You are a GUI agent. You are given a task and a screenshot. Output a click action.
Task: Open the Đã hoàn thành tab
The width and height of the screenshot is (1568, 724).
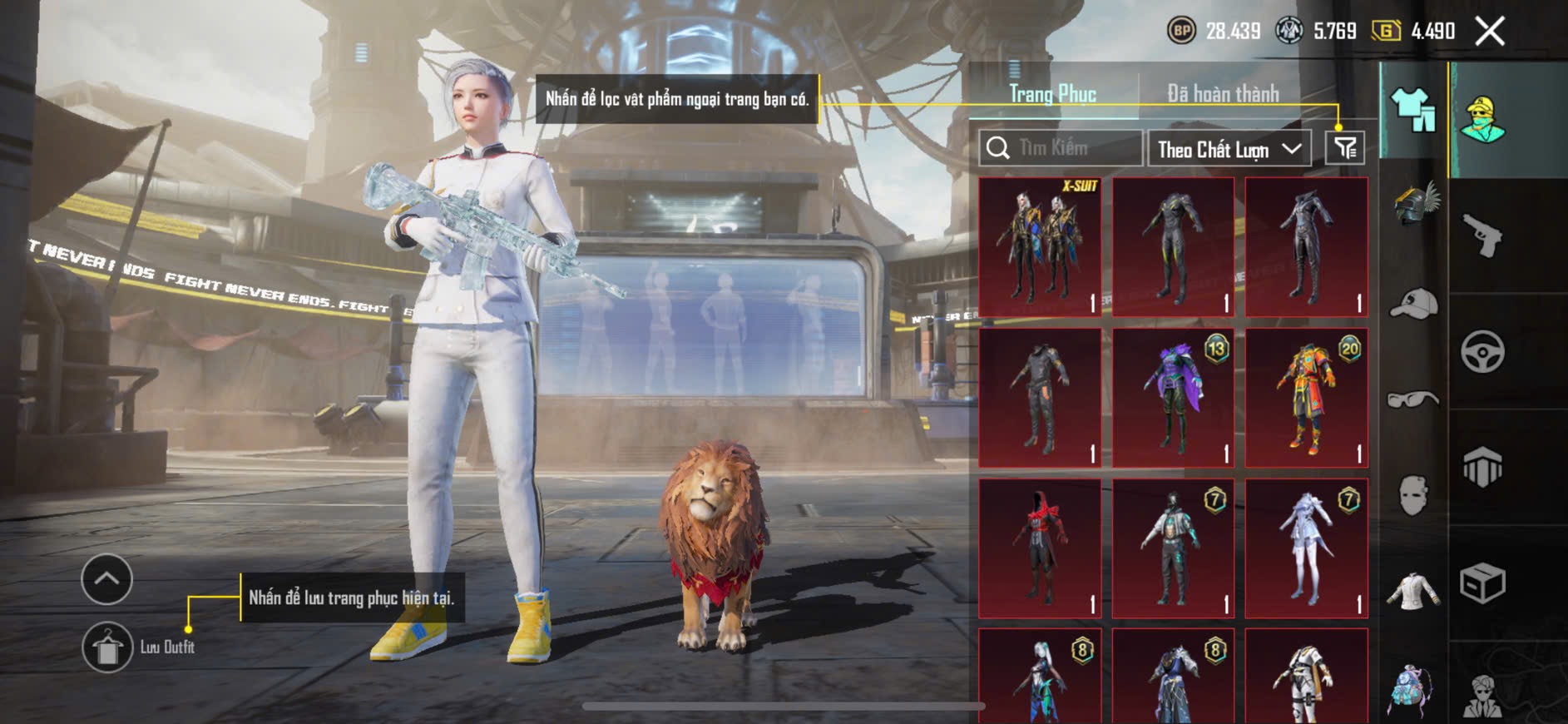pyautogui.click(x=1223, y=94)
